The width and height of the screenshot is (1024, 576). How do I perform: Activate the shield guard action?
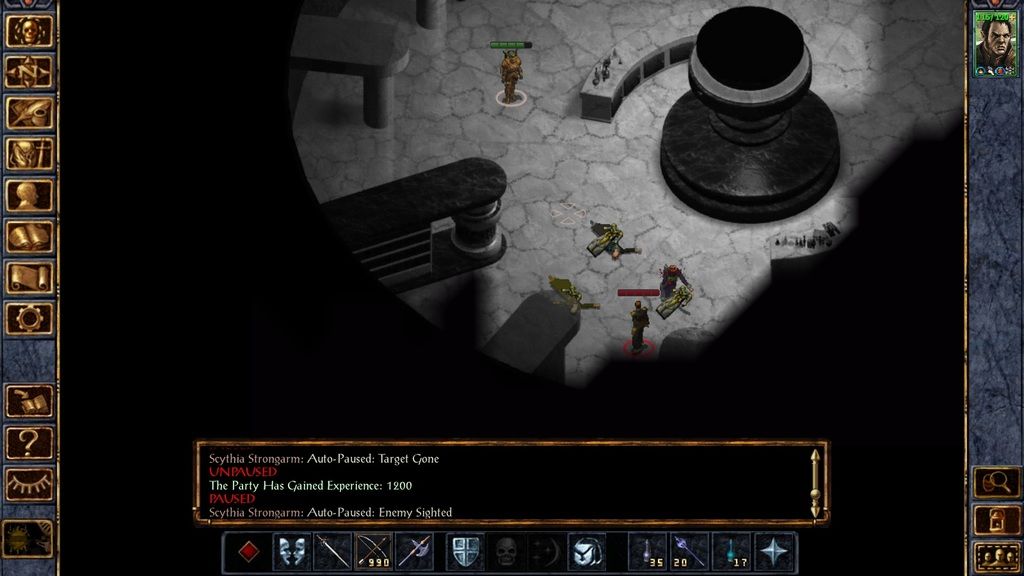464,552
